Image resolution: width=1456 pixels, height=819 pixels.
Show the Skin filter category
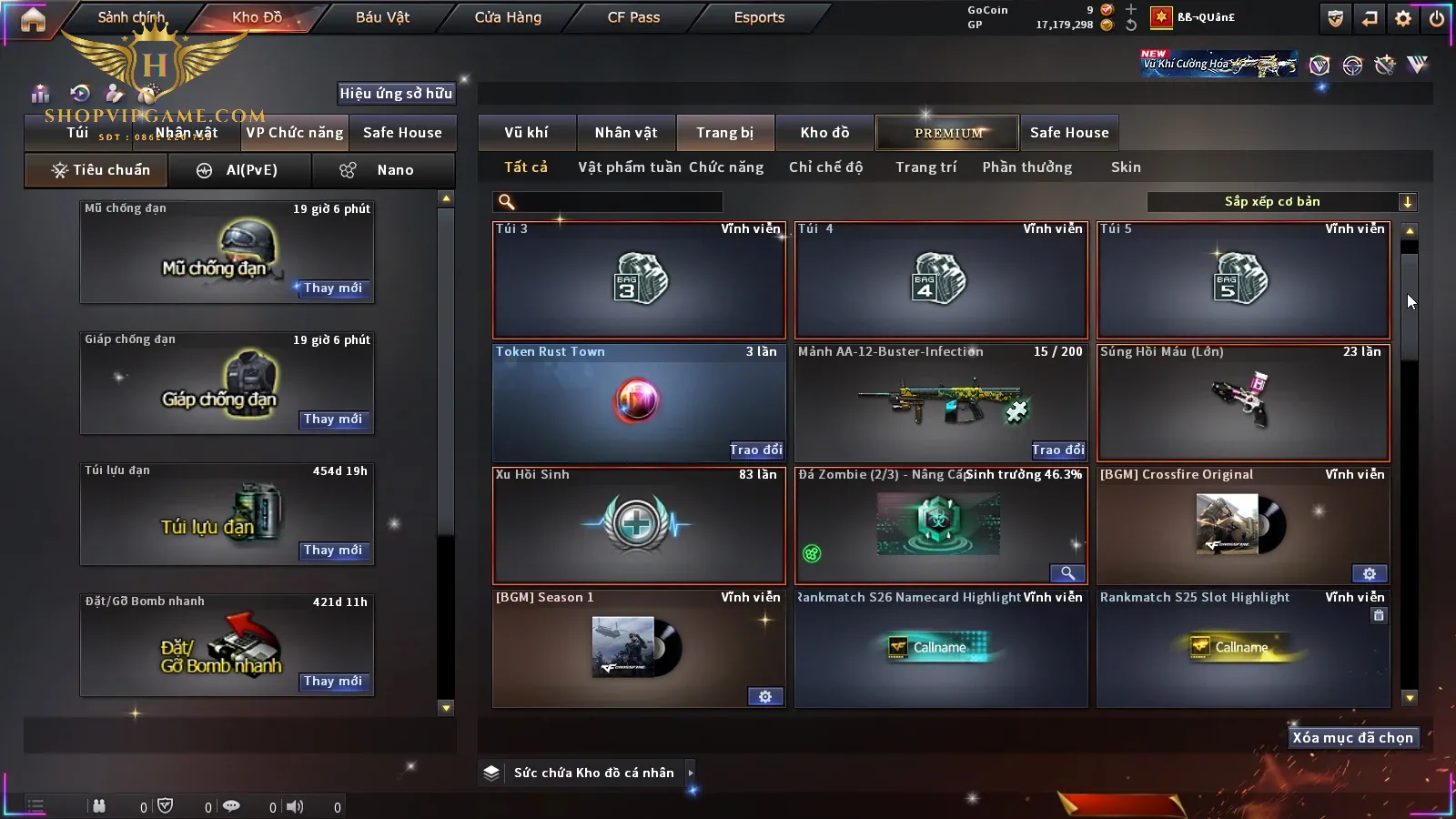1126,167
